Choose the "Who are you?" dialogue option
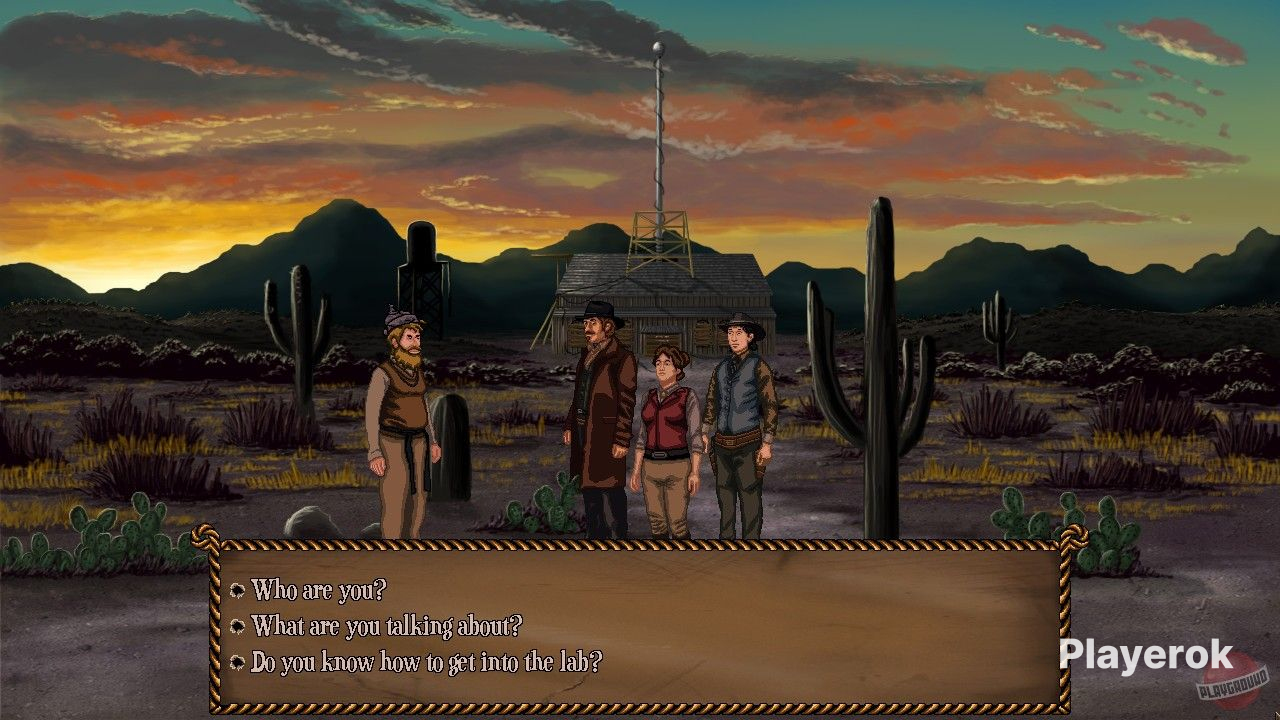 click(318, 590)
